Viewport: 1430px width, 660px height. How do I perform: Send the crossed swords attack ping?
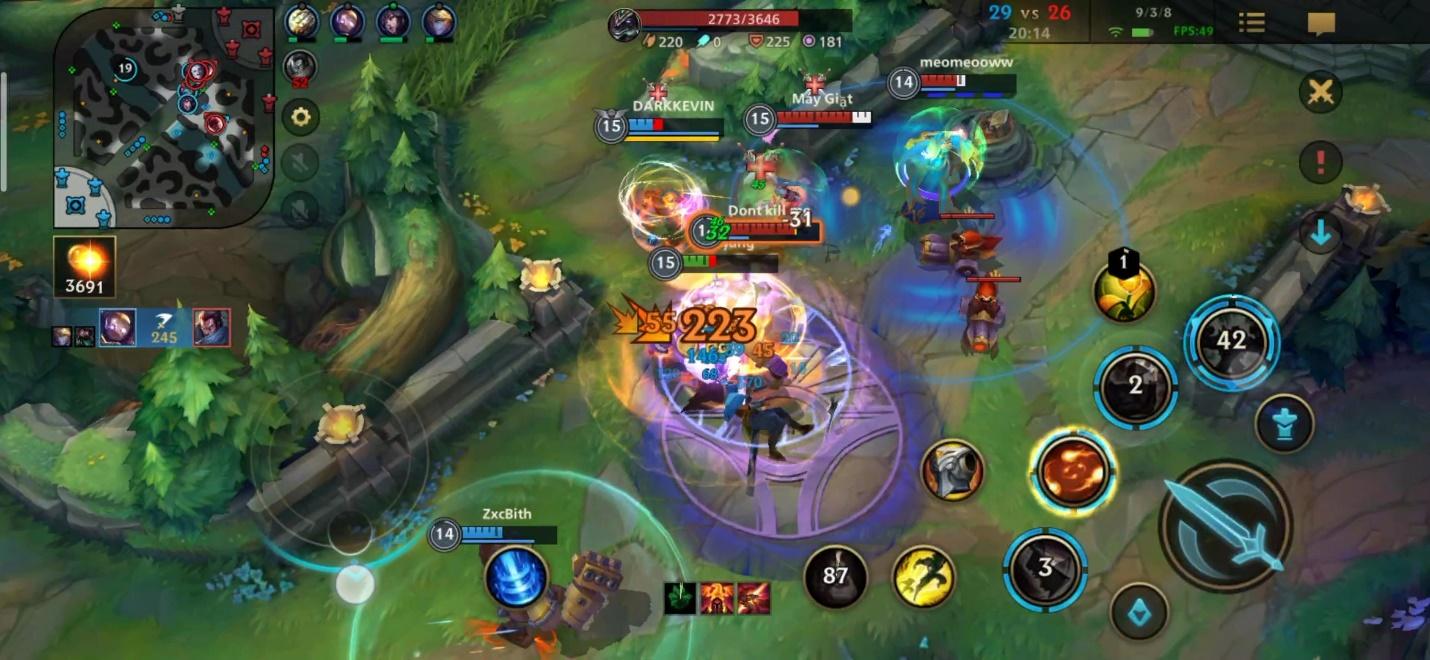[x=1320, y=93]
